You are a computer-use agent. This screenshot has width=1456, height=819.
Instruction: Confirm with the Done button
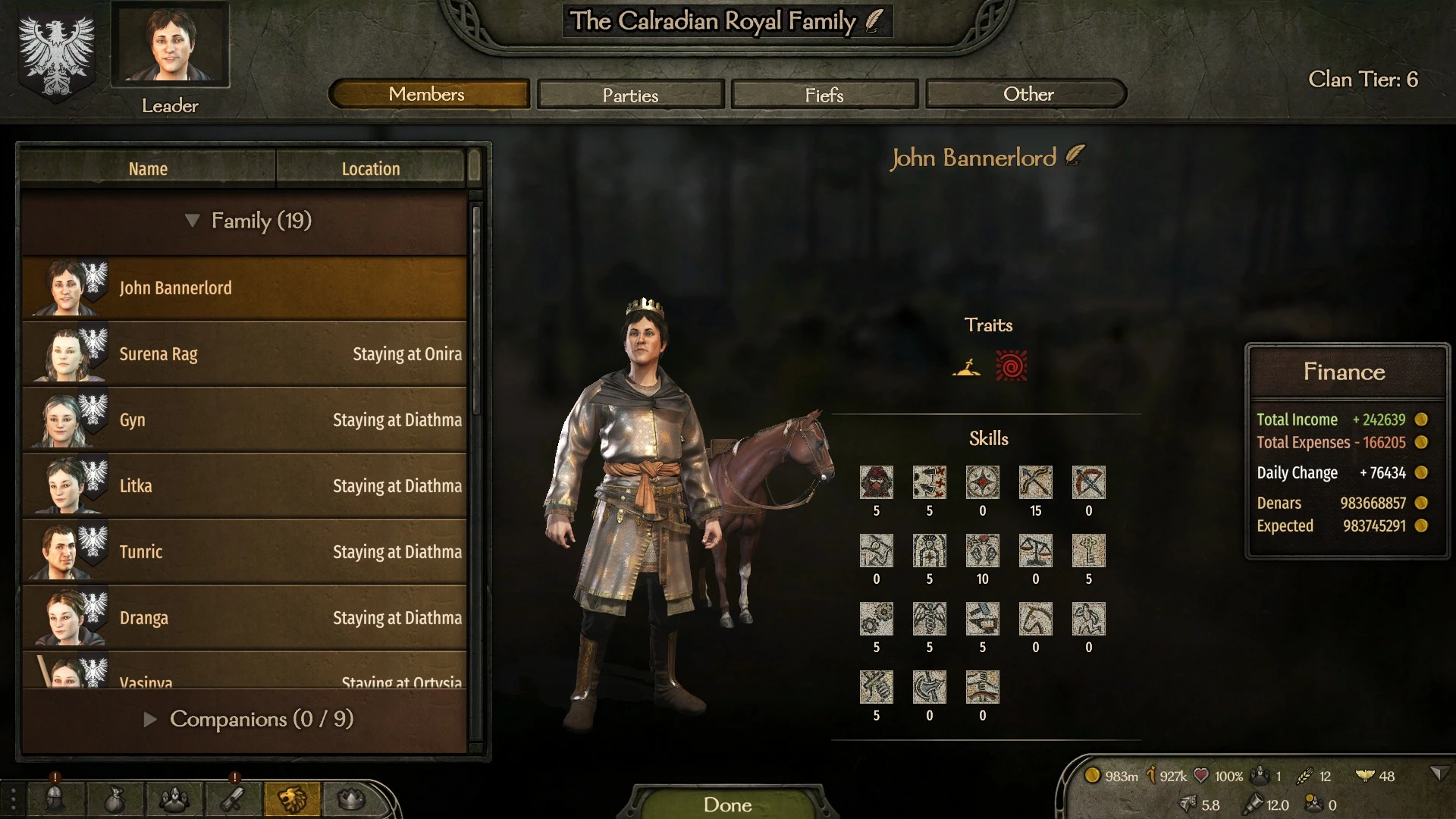click(x=727, y=804)
